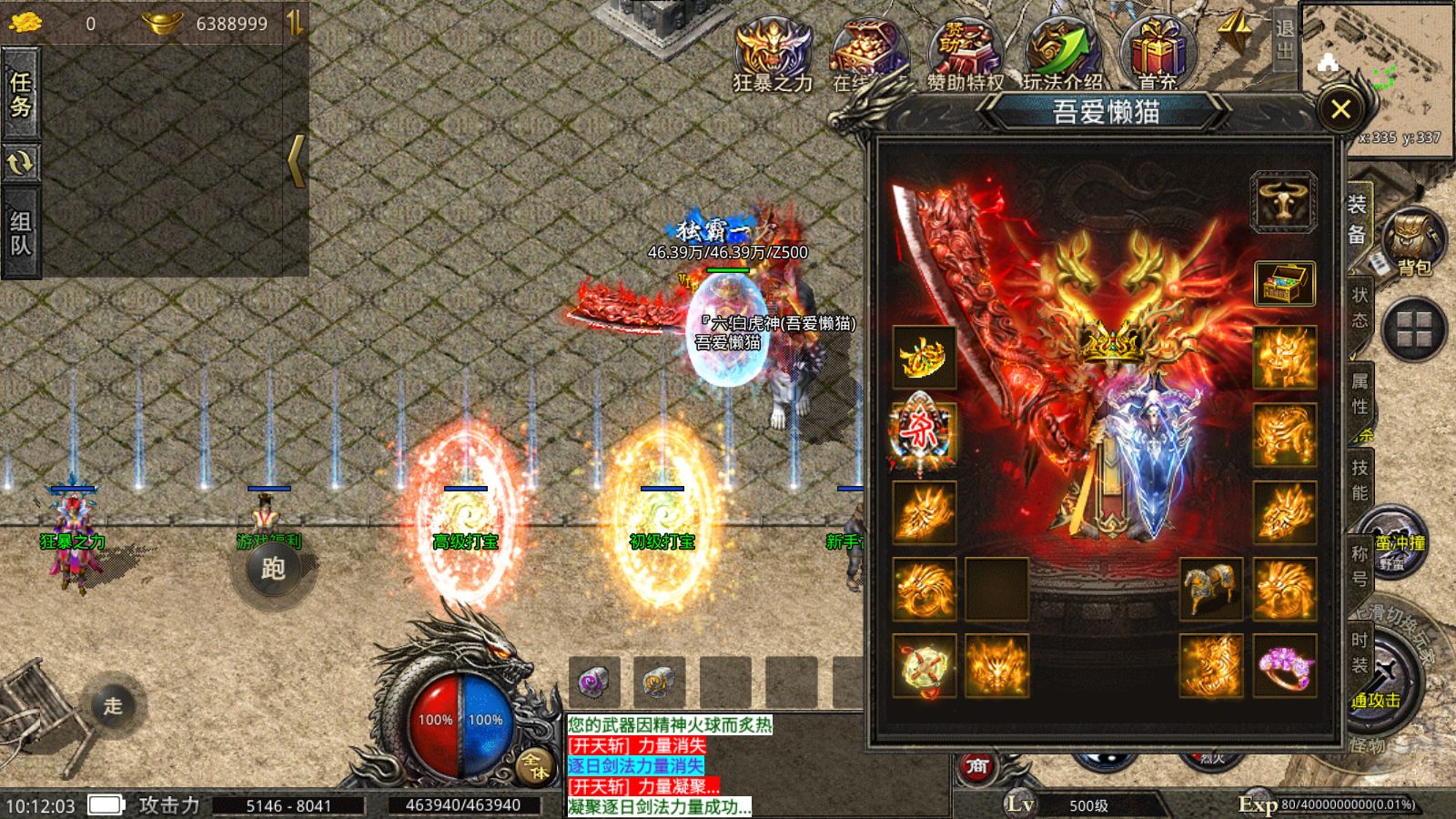Image resolution: width=1456 pixels, height=819 pixels.
Task: Switch to the 属性 attributes tab
Action: point(1360,393)
